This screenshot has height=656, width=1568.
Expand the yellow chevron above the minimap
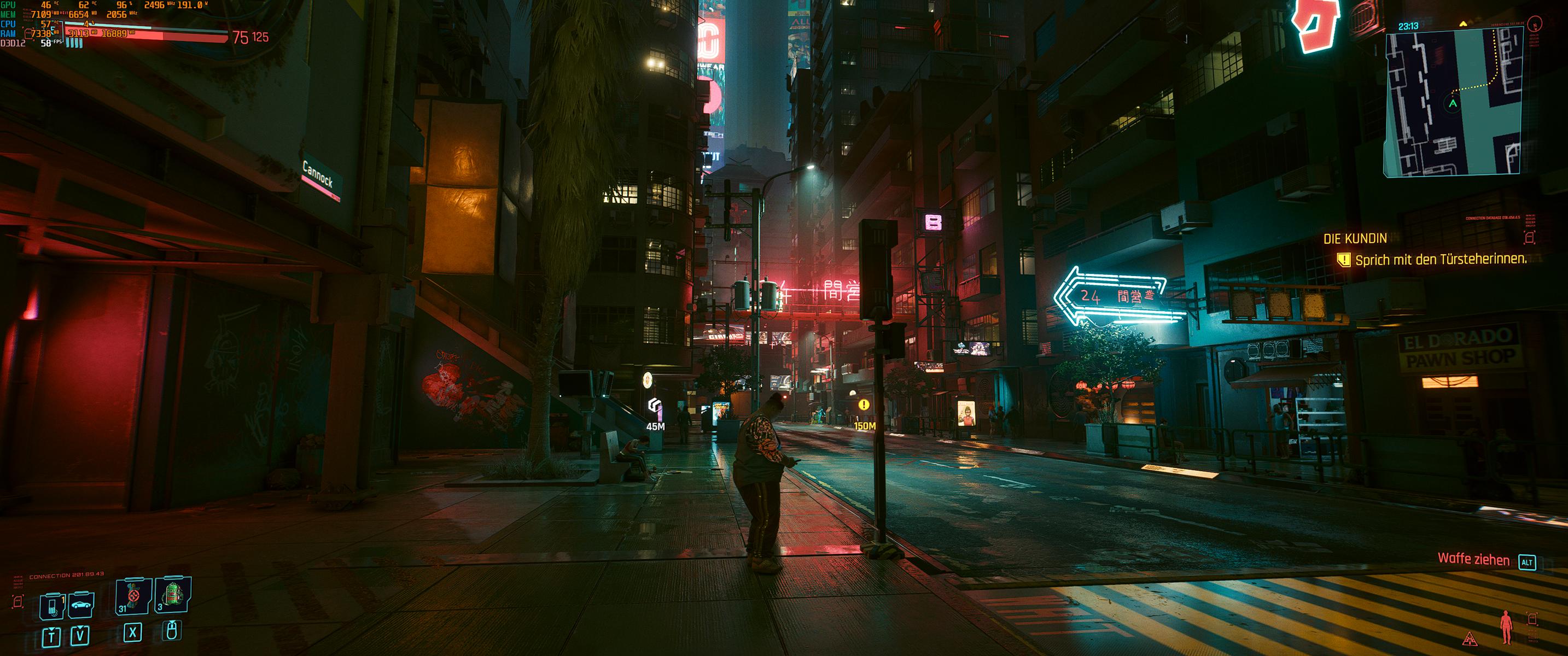1464,23
